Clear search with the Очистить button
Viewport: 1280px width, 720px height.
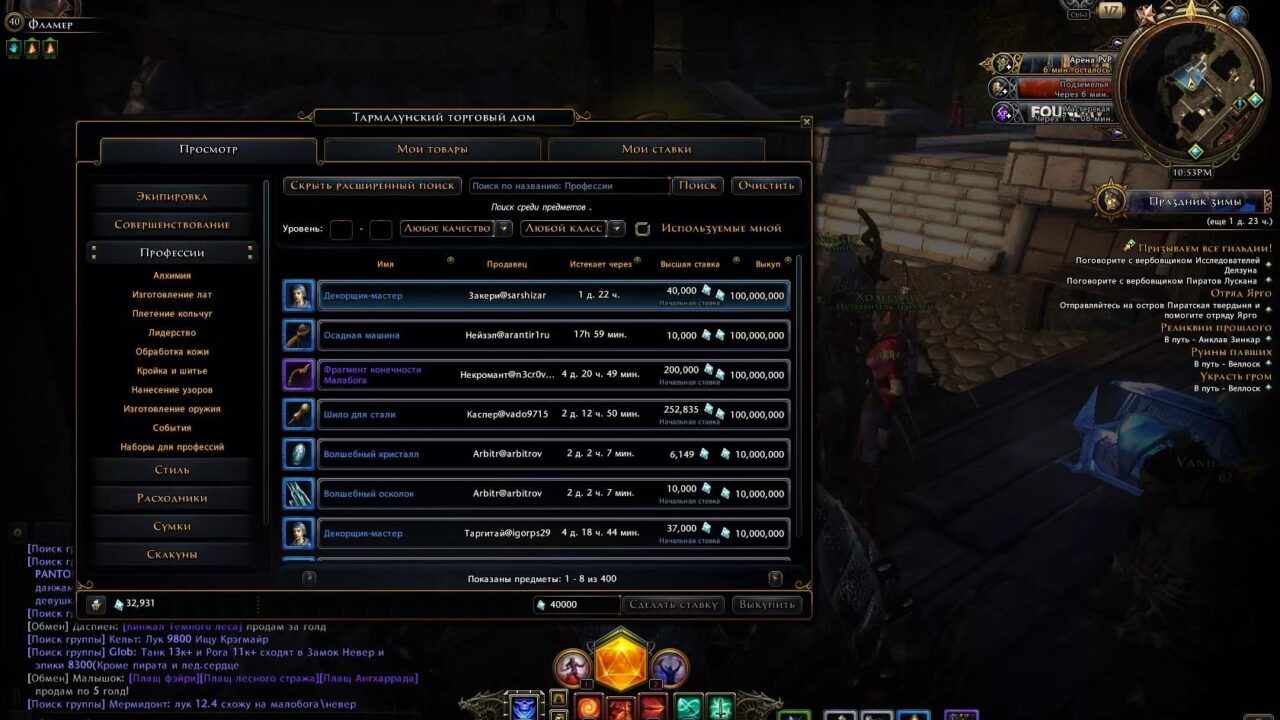[767, 185]
